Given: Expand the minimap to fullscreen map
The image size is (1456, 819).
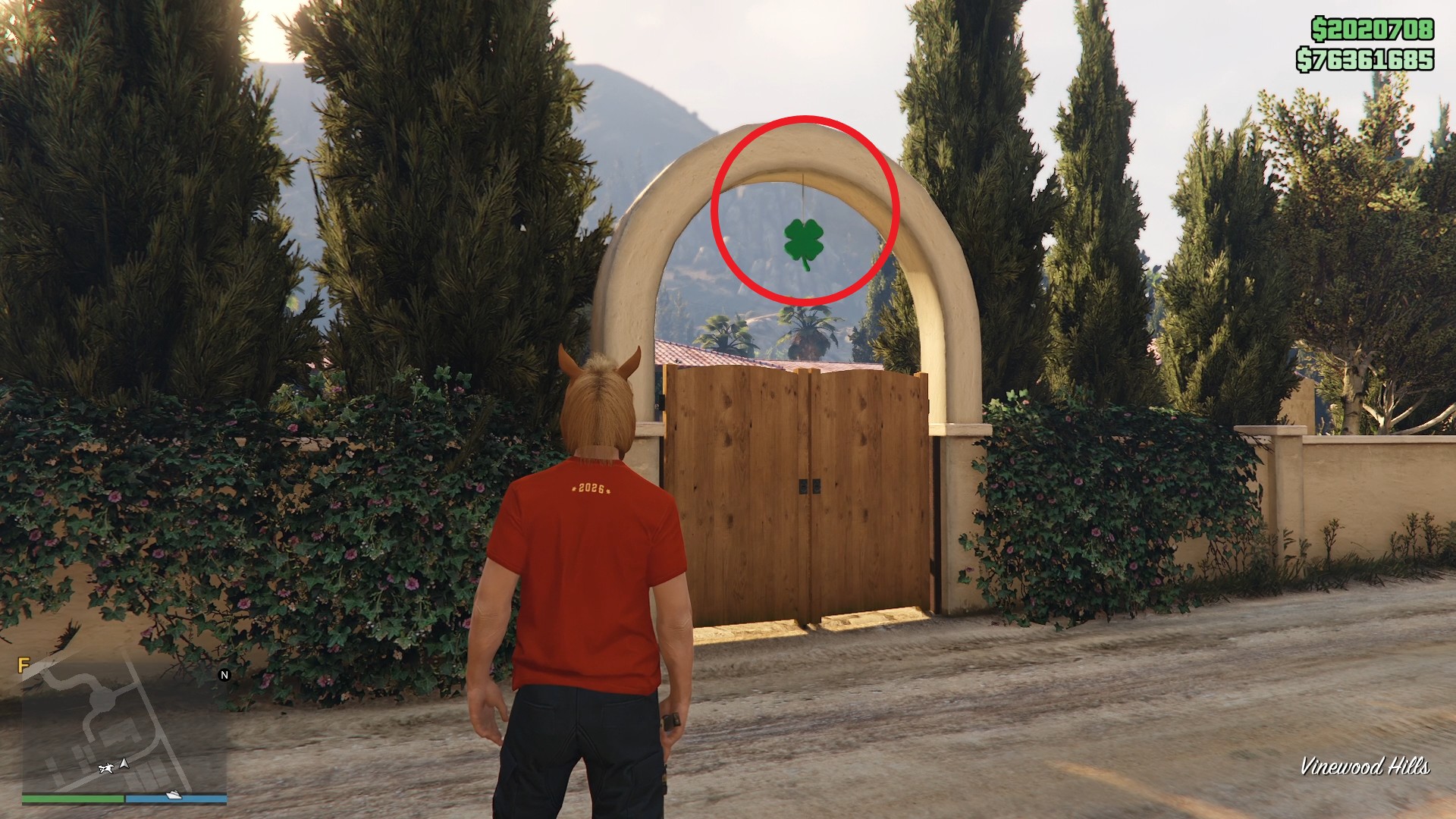Looking at the screenshot, I should click(125, 728).
